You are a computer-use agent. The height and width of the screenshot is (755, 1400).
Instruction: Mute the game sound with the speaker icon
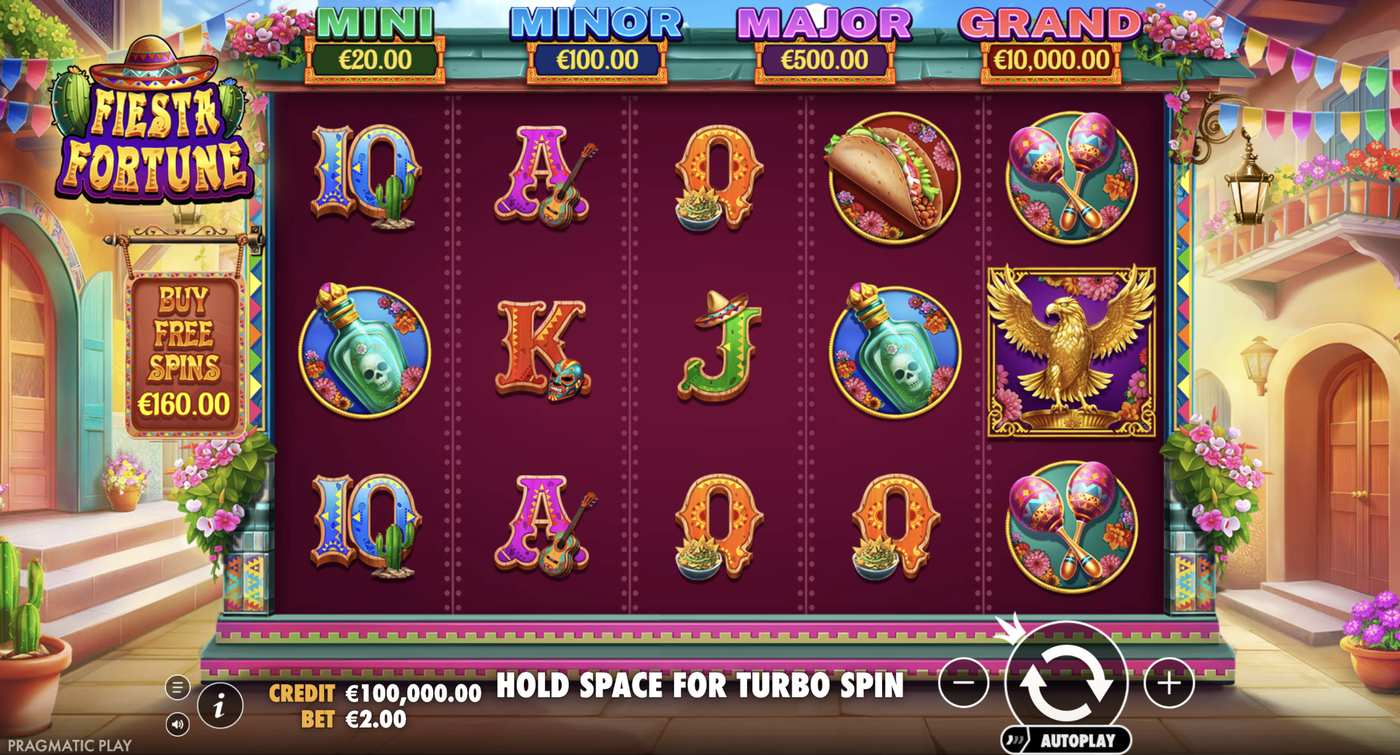[x=176, y=722]
